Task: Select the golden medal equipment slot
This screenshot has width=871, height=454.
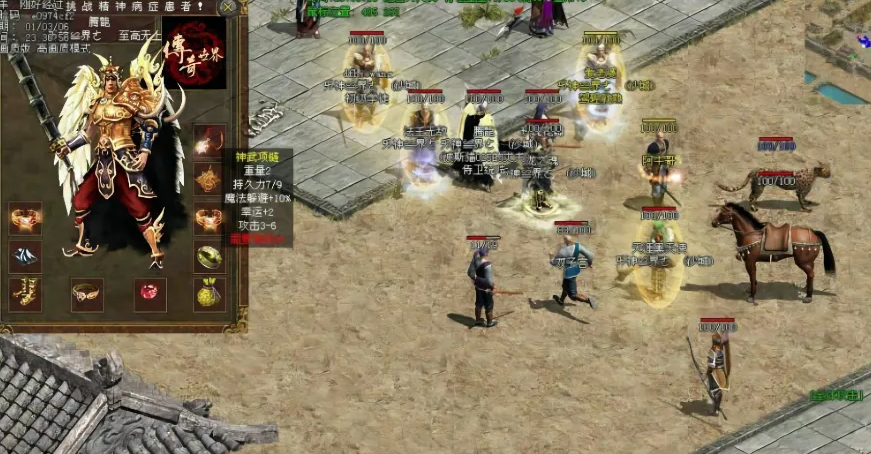Action: (208, 179)
